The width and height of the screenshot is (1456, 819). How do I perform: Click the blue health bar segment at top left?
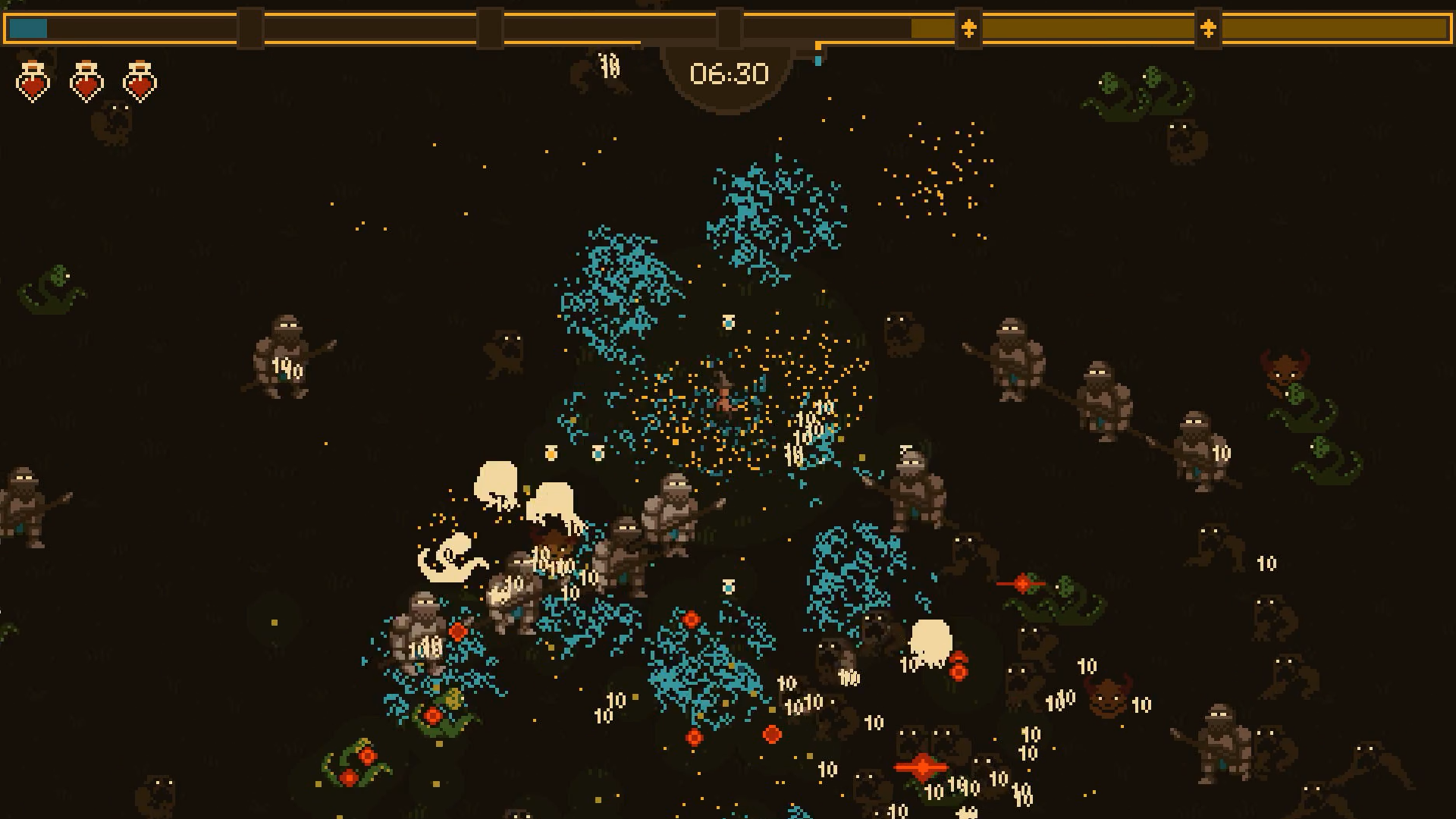[28, 27]
